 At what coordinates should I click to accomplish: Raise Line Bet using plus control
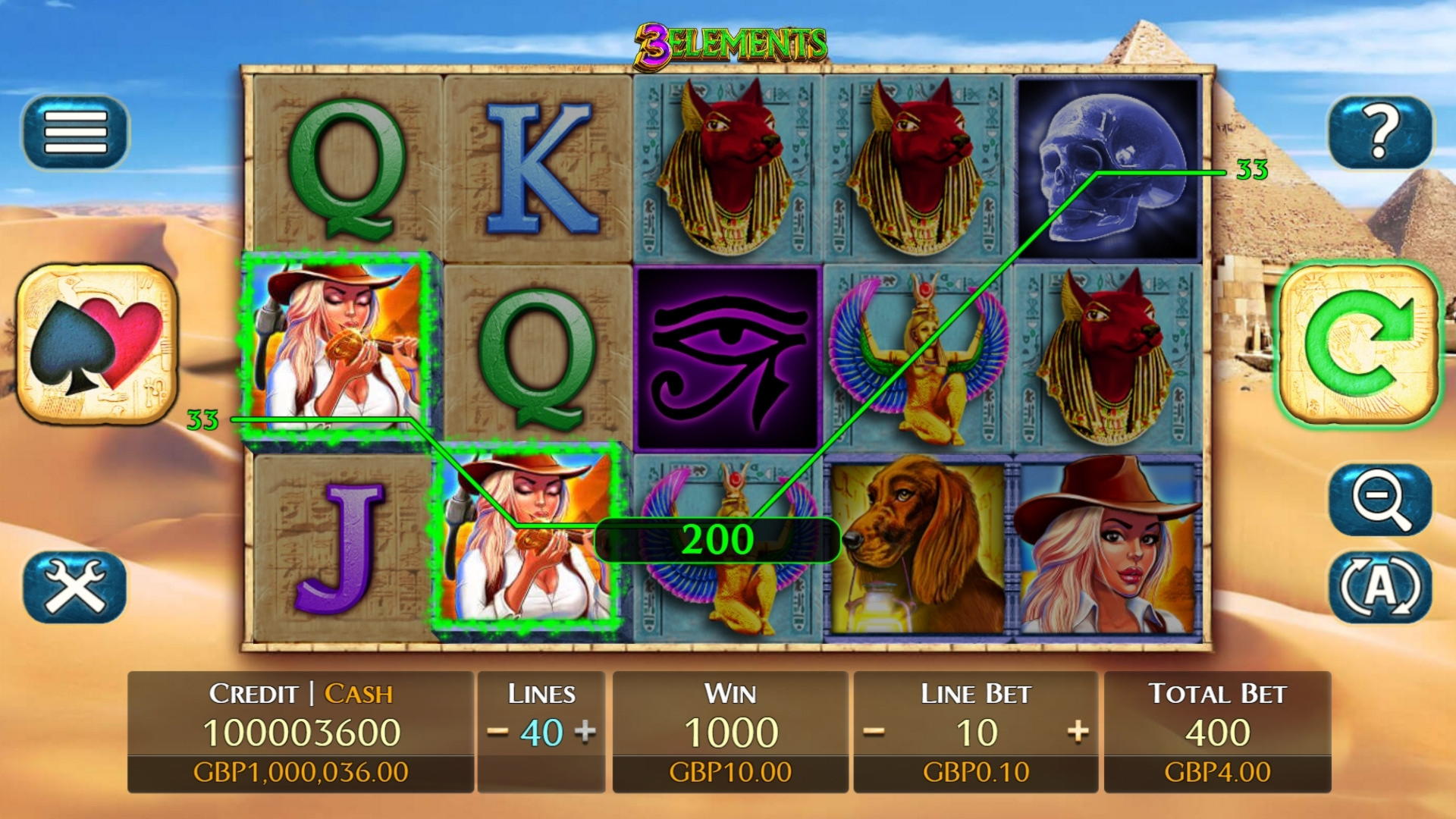tap(1080, 732)
